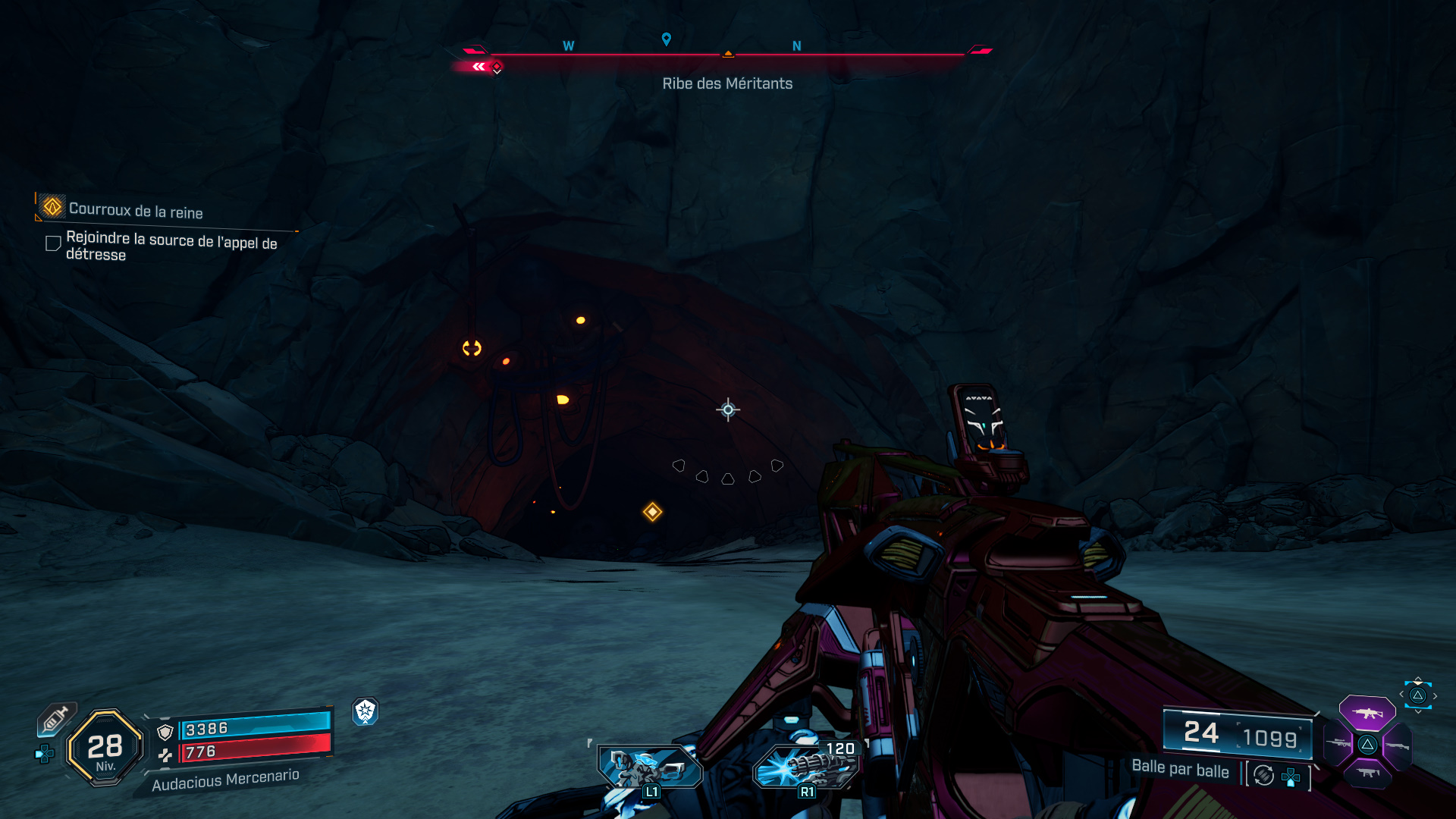Fire the minigun ordnance ability
The image size is (1456, 819).
click(x=805, y=767)
